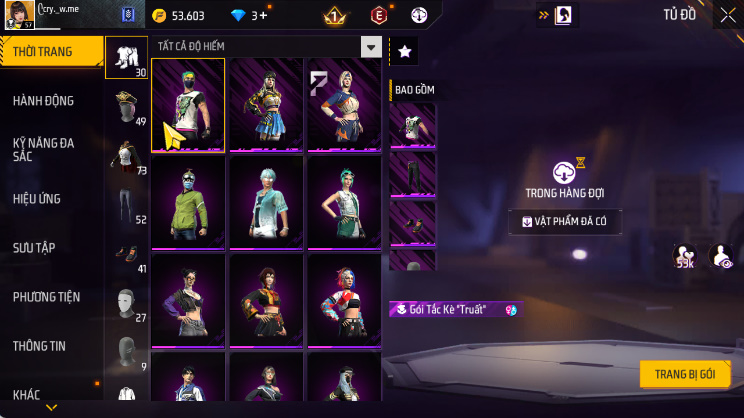Close the wardrobe with crossed swords icon
This screenshot has width=744, height=418.
[728, 15]
